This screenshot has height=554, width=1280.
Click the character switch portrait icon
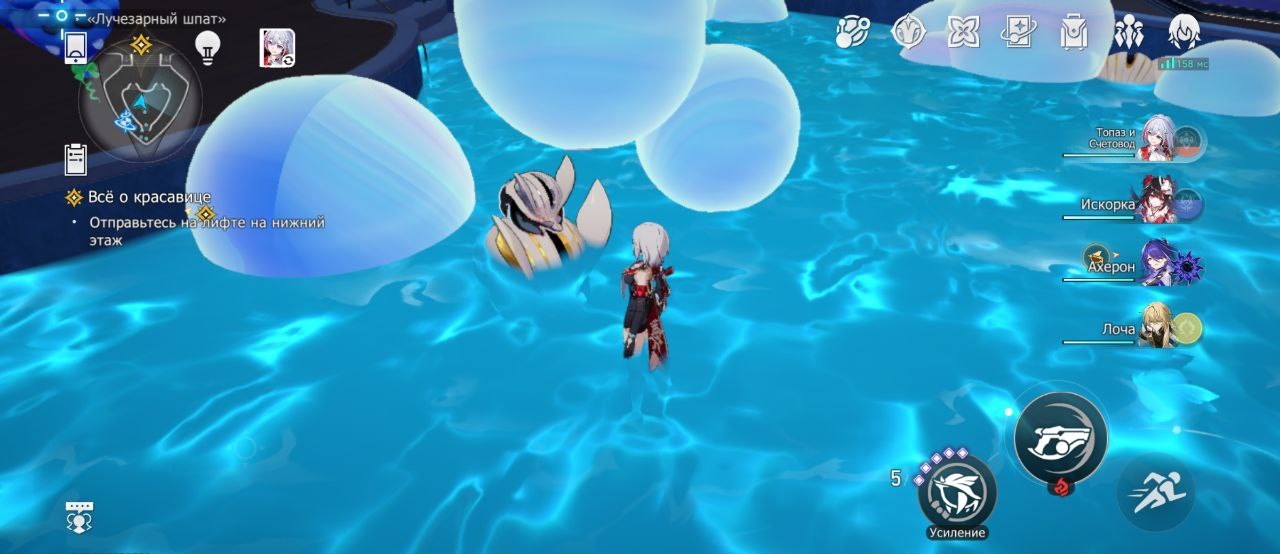(x=277, y=48)
